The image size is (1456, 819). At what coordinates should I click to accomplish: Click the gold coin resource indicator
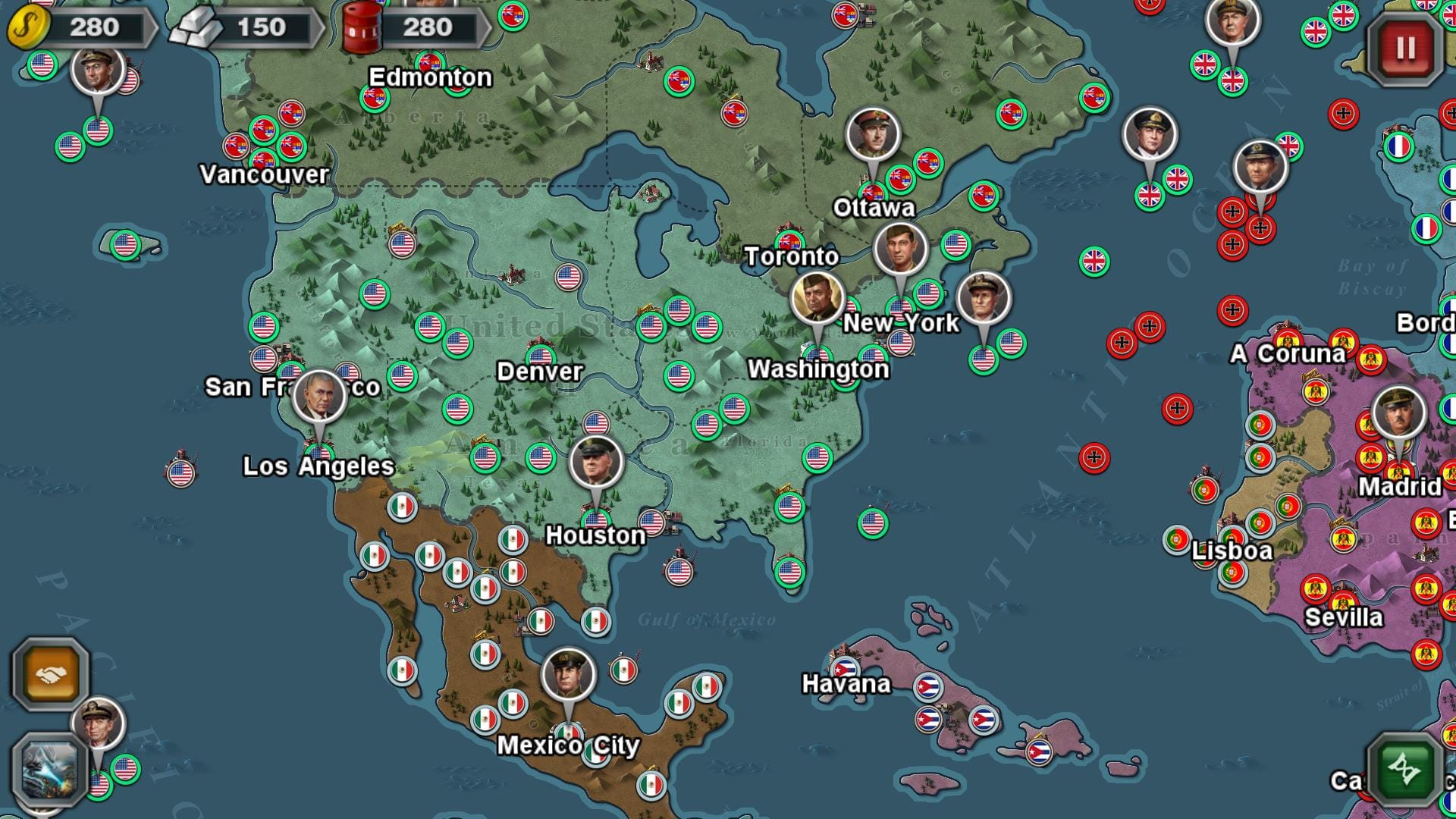pyautogui.click(x=29, y=26)
